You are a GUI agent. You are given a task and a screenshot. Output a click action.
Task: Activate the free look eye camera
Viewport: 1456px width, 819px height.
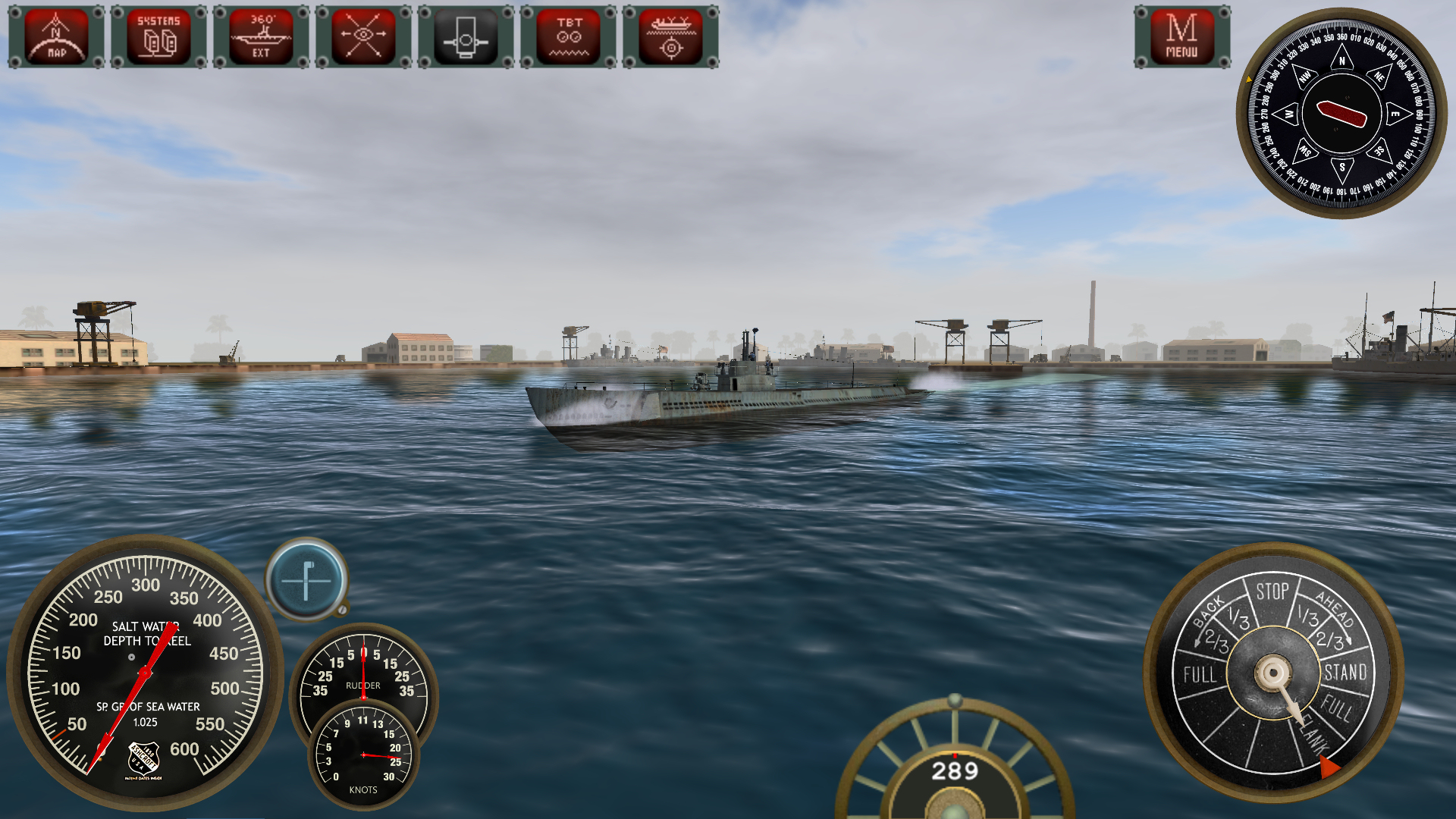click(362, 36)
